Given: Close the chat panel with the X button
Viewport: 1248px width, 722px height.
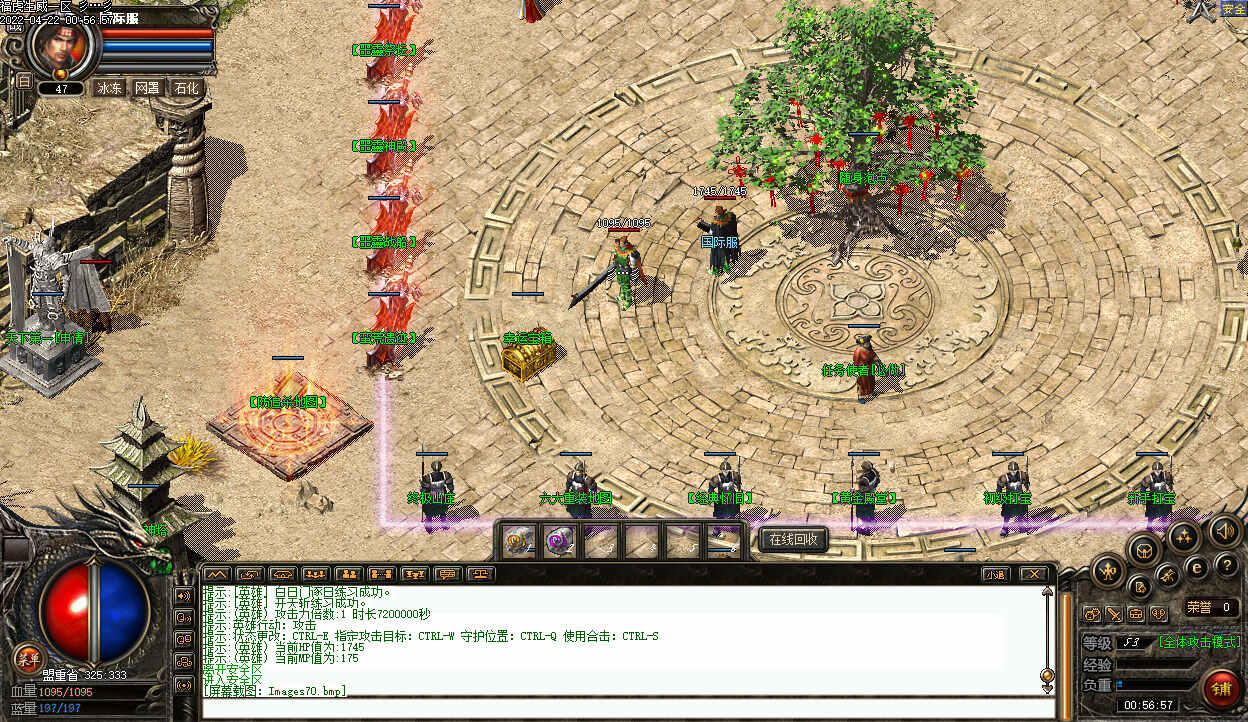Looking at the screenshot, I should [x=1033, y=574].
